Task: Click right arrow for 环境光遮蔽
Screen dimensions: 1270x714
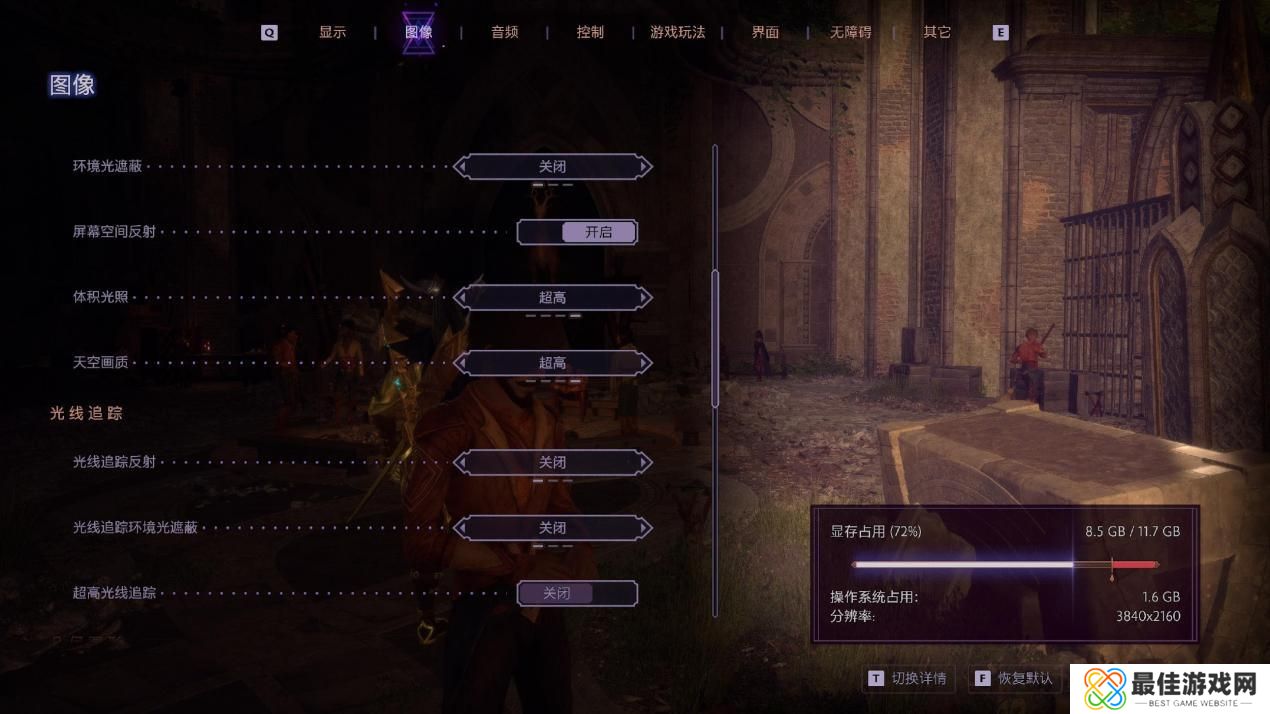Action: pyautogui.click(x=645, y=166)
